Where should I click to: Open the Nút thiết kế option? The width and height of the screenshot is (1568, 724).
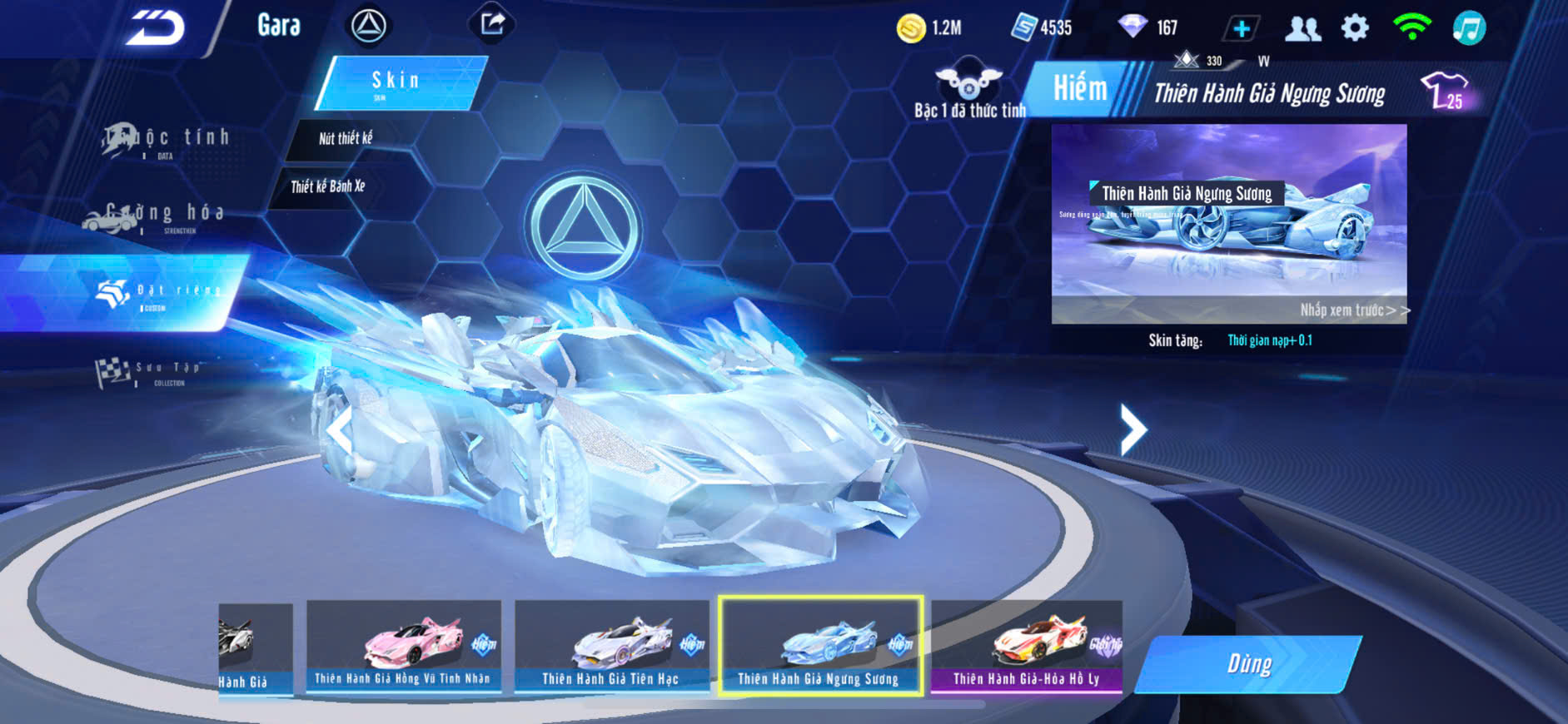tap(346, 139)
